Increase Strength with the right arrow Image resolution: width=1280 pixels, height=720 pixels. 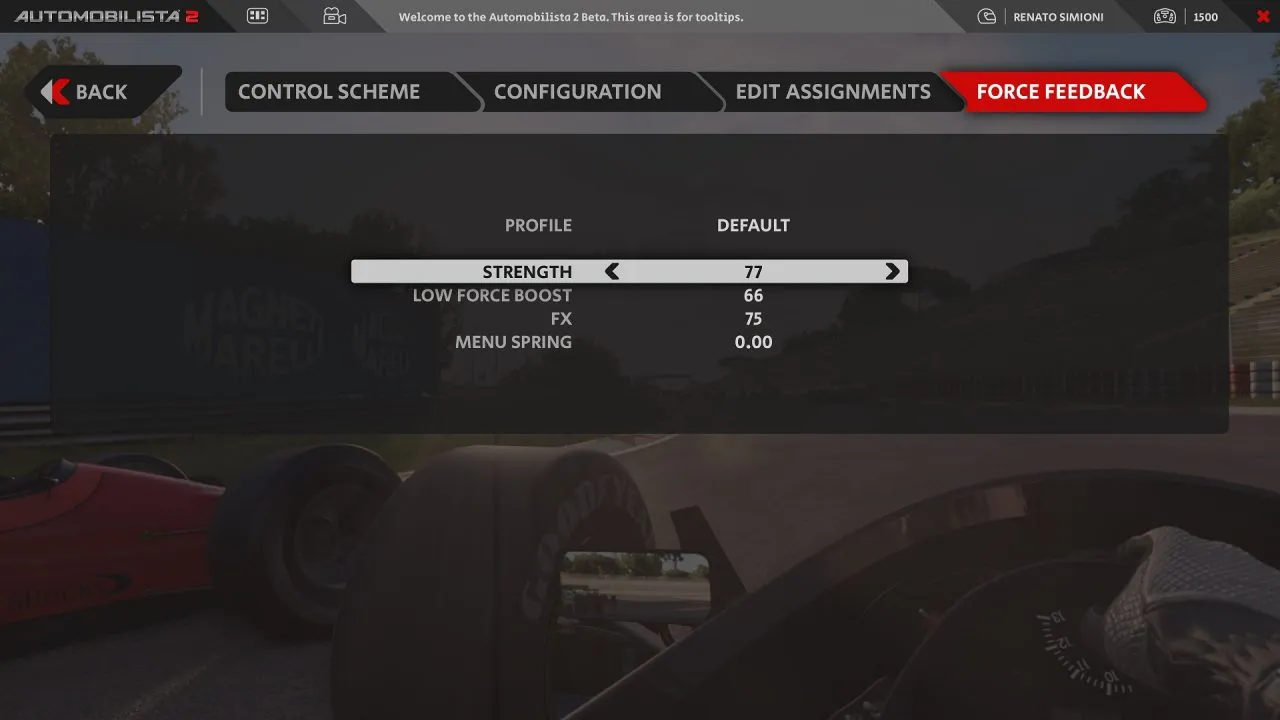(x=892, y=272)
